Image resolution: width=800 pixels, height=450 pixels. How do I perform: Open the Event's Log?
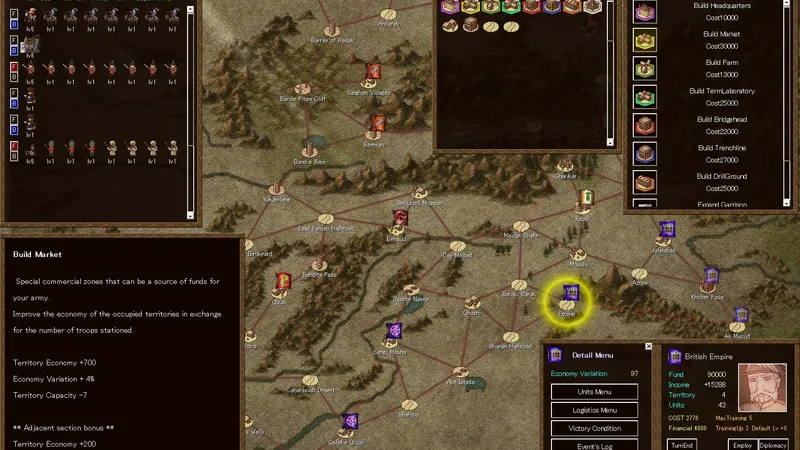pos(595,446)
